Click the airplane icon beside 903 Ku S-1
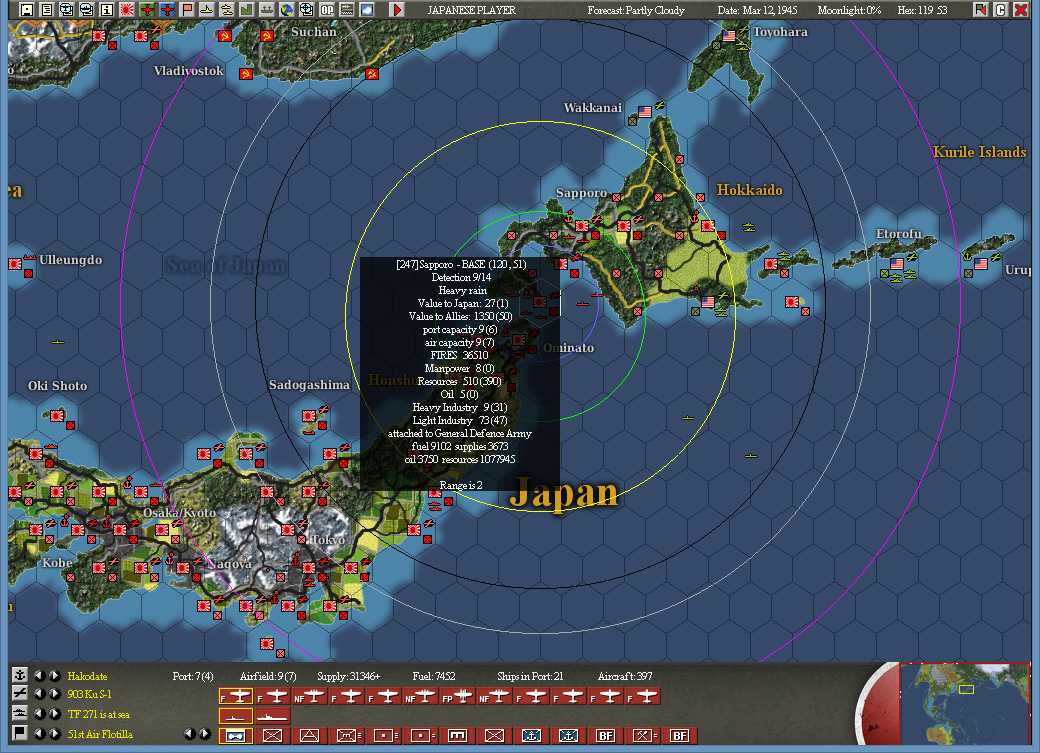Viewport: 1040px width, 753px height. [19, 694]
